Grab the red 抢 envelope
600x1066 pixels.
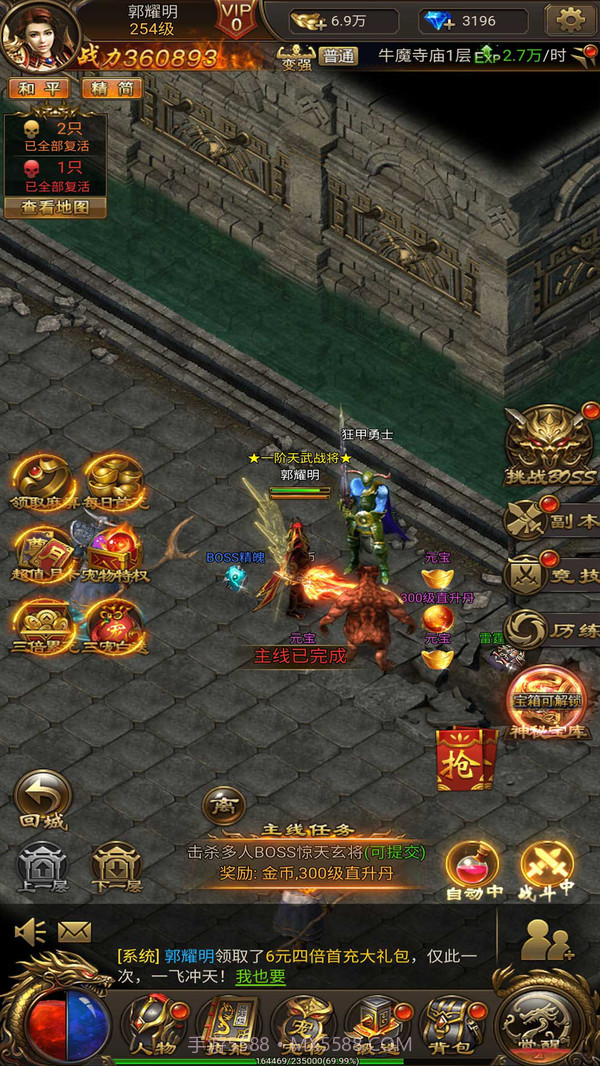pos(466,757)
